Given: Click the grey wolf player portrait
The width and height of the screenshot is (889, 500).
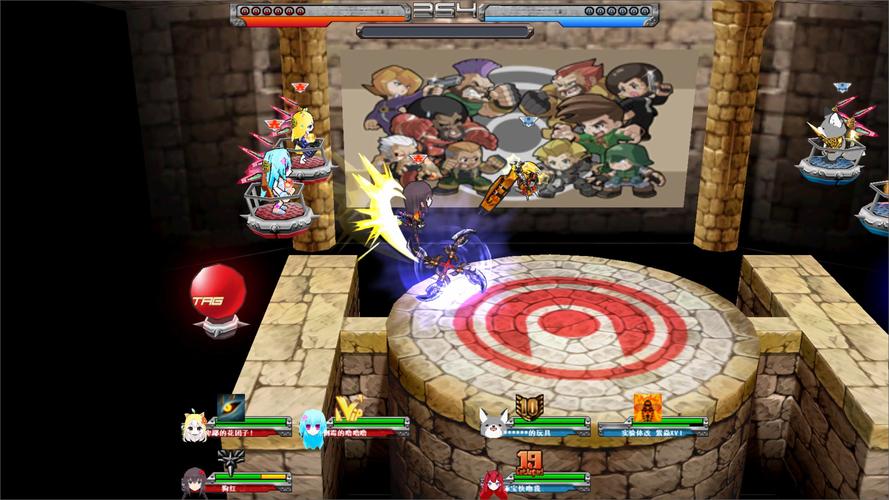Looking at the screenshot, I should pos(492,425).
